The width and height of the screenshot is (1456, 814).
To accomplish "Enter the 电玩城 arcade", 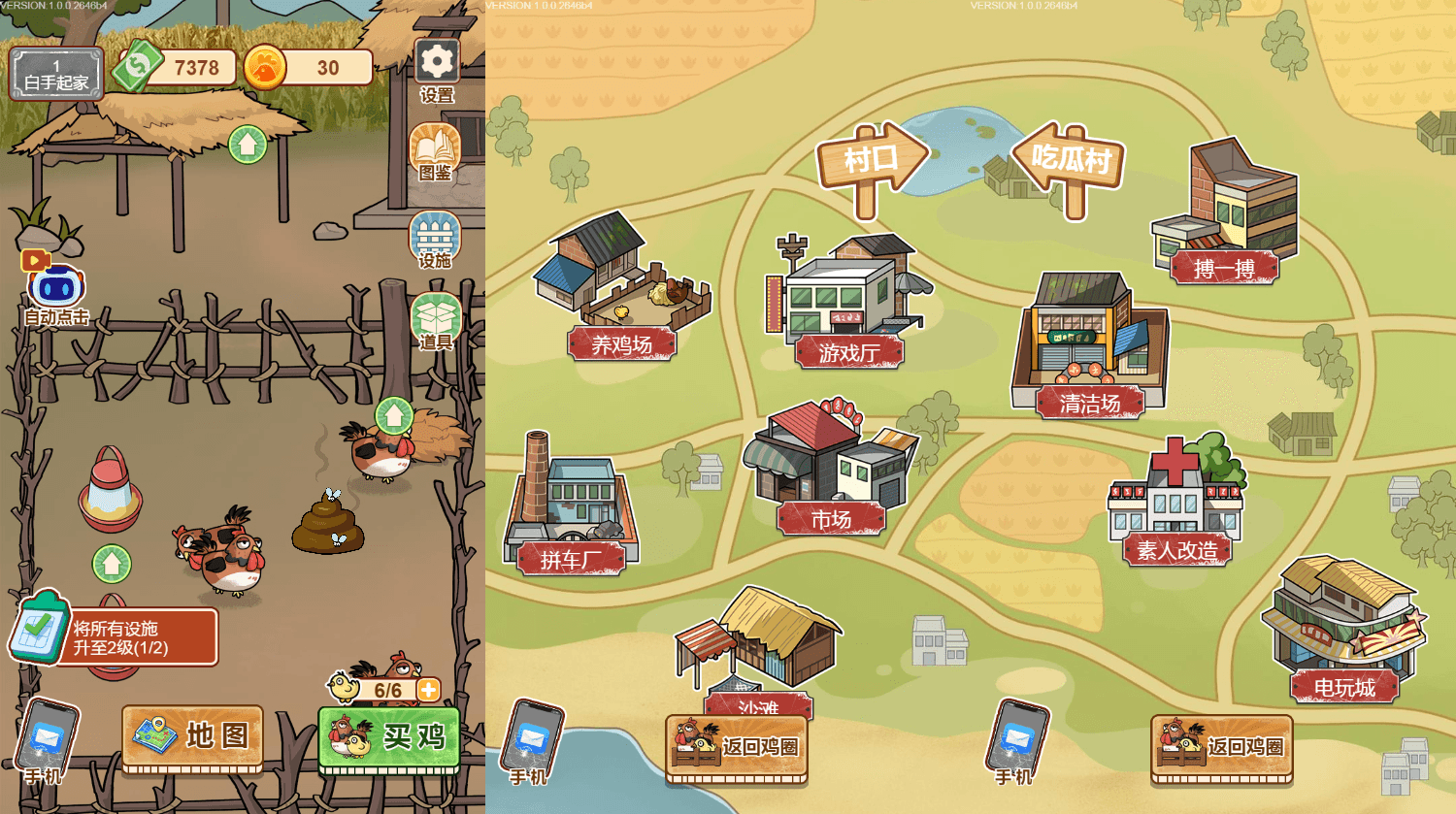I will [x=1344, y=631].
